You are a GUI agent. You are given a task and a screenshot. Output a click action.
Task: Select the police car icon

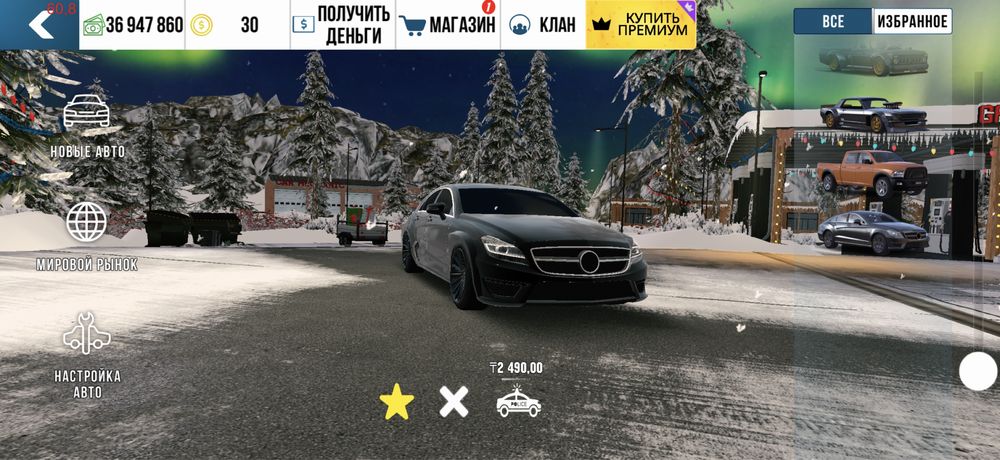point(518,402)
